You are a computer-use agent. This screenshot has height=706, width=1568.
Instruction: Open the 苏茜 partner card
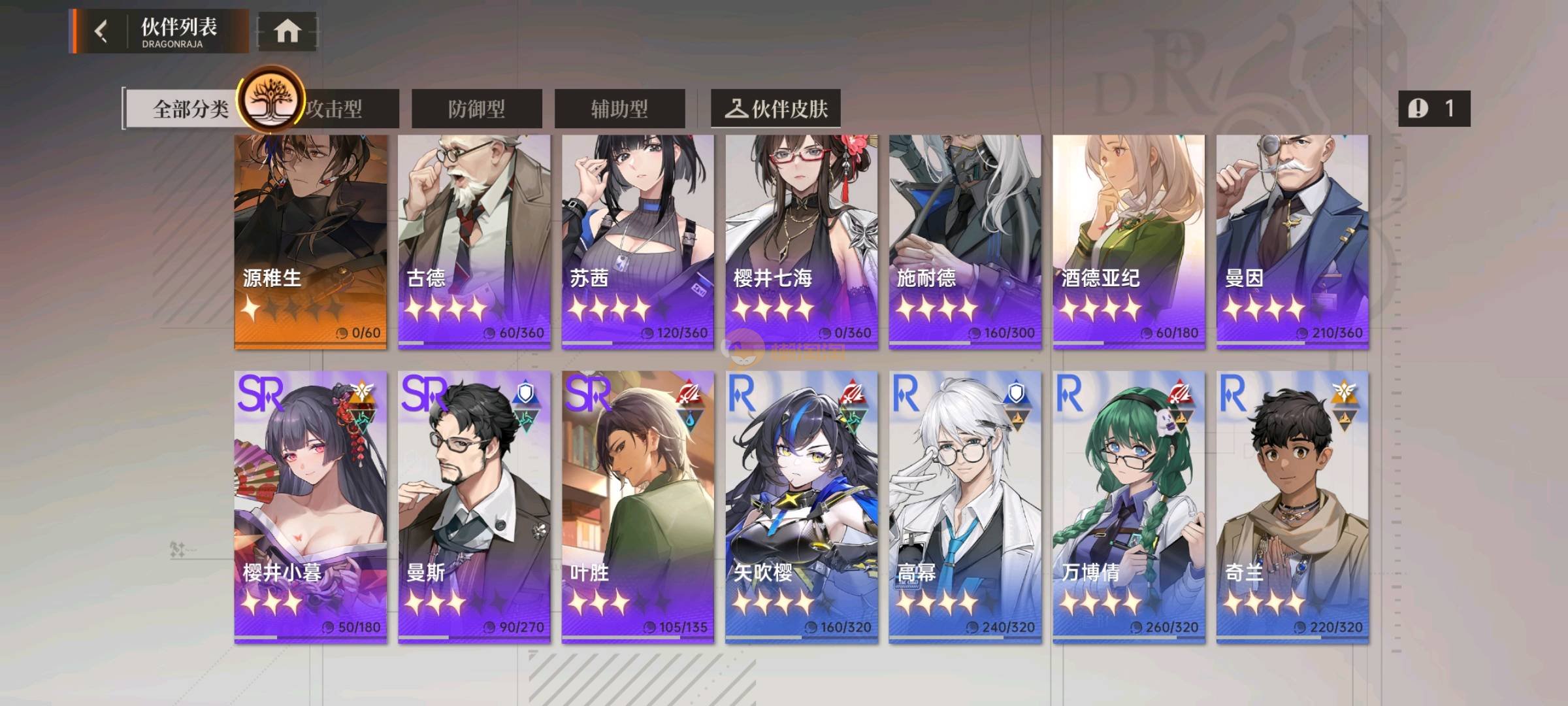638,242
